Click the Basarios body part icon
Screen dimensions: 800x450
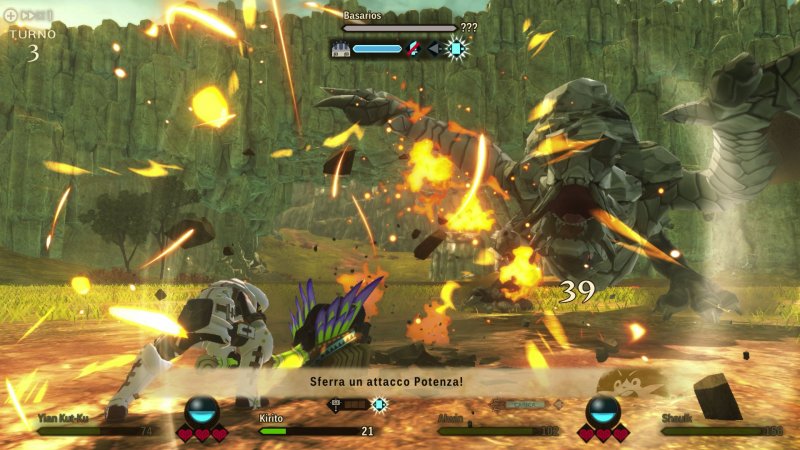click(x=339, y=48)
